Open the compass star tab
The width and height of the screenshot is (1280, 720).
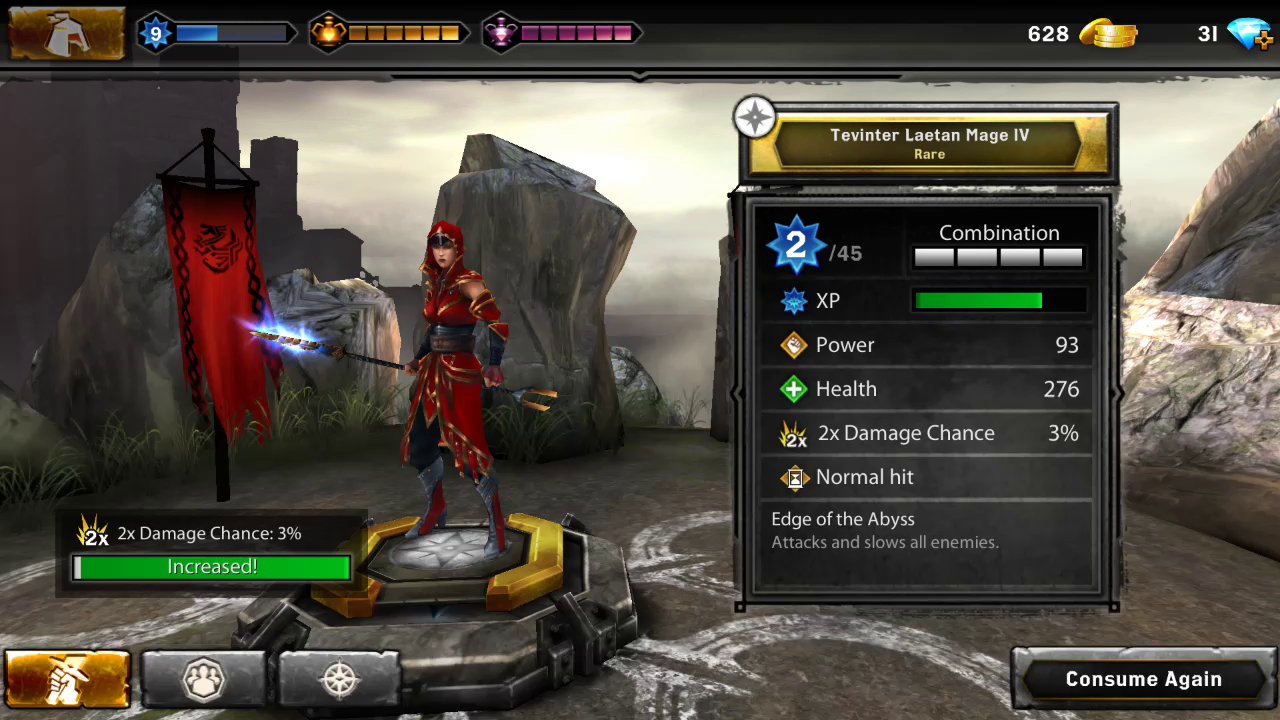tap(339, 680)
